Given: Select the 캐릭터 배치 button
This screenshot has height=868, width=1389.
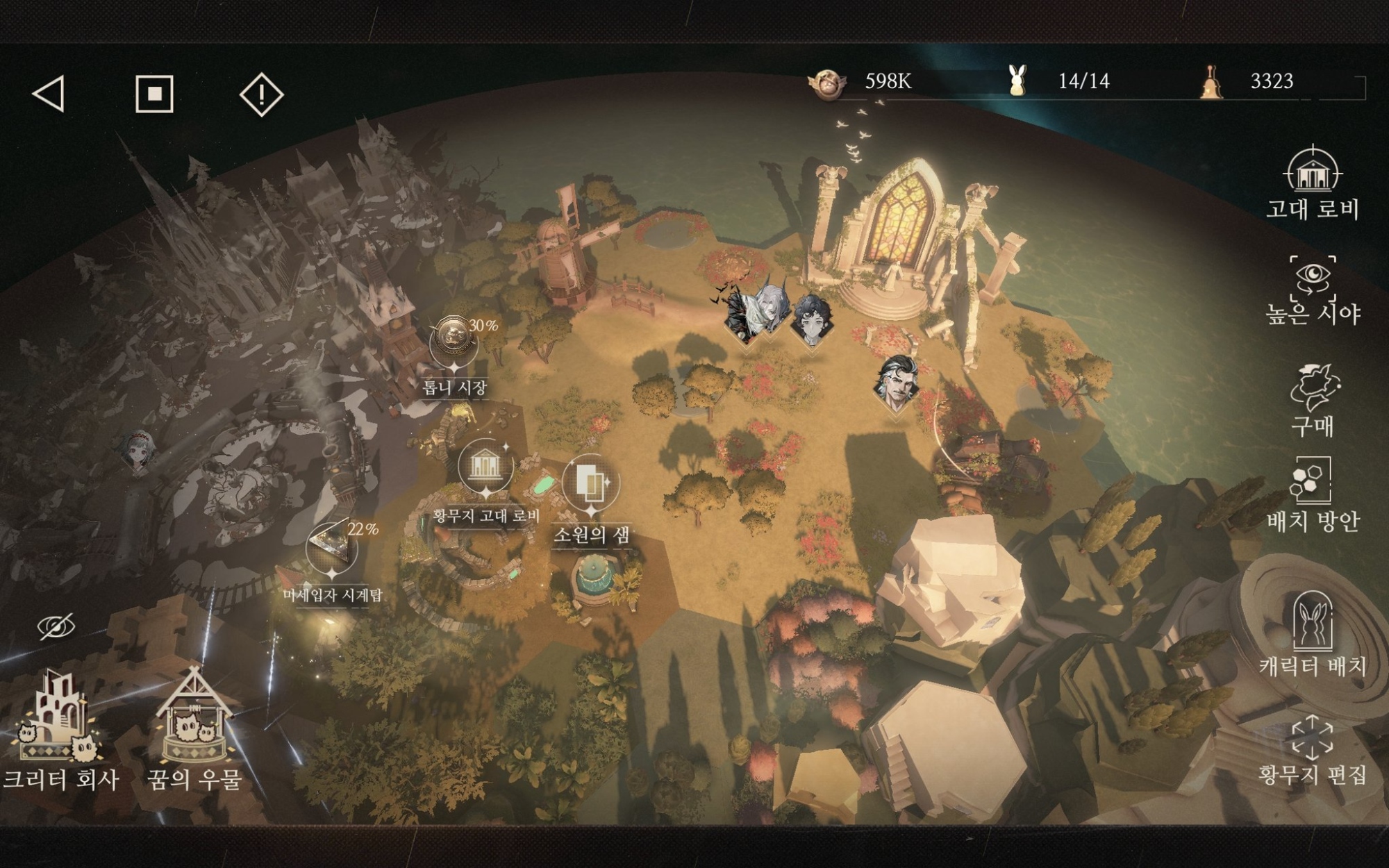Looking at the screenshot, I should 1312,633.
